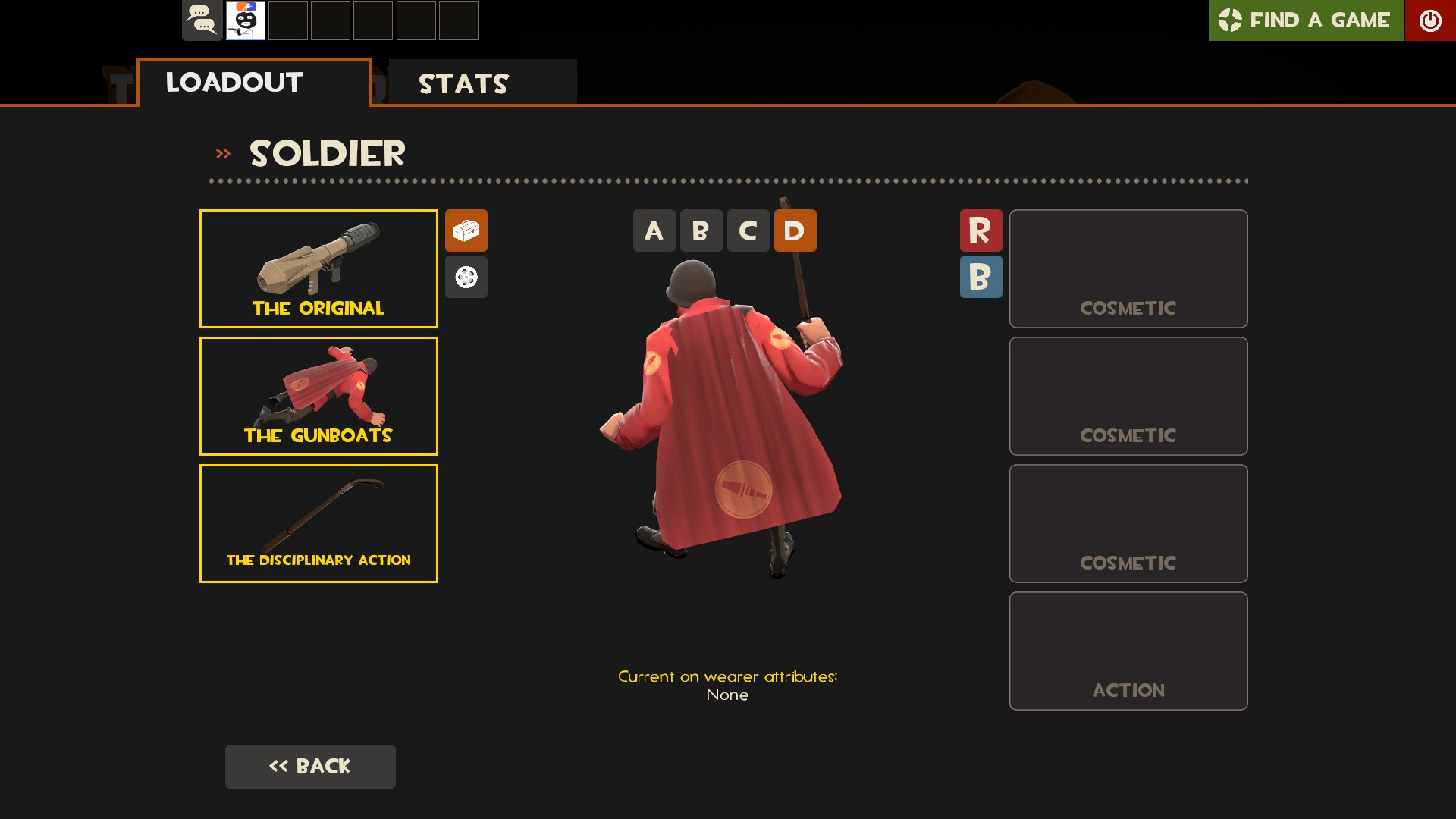Select The Gunboats secondary slot
The height and width of the screenshot is (819, 1456).
(318, 395)
